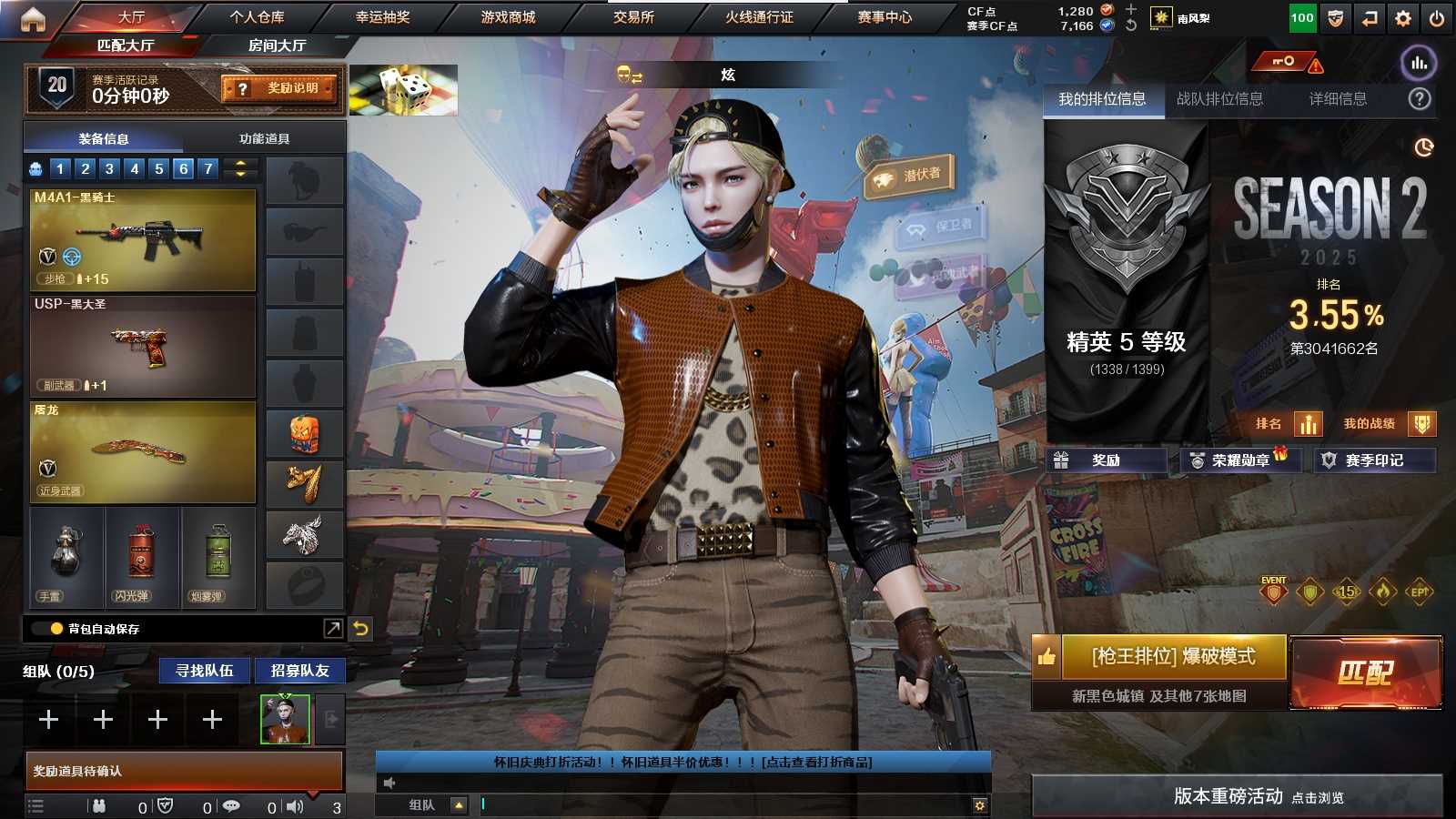Open the 奖励说明 reward info
1456x819 pixels.
(x=280, y=88)
